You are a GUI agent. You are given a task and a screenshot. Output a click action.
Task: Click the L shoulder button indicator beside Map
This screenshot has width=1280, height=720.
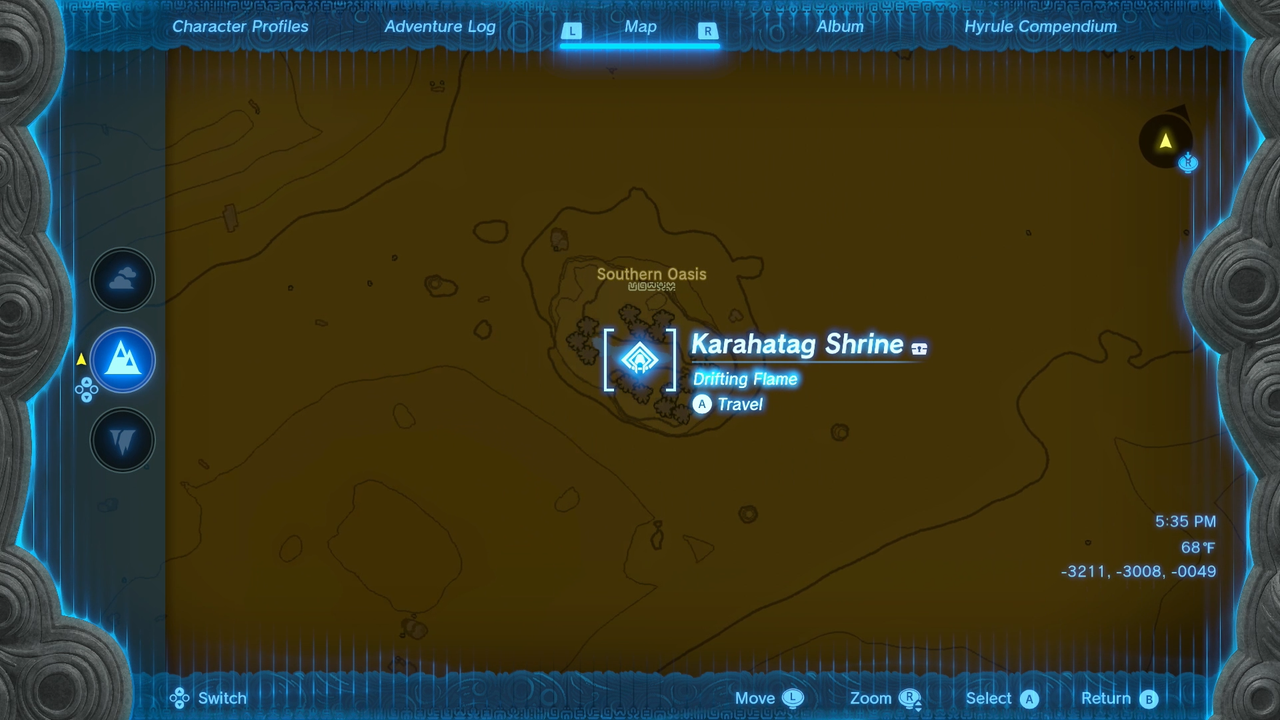pyautogui.click(x=573, y=31)
